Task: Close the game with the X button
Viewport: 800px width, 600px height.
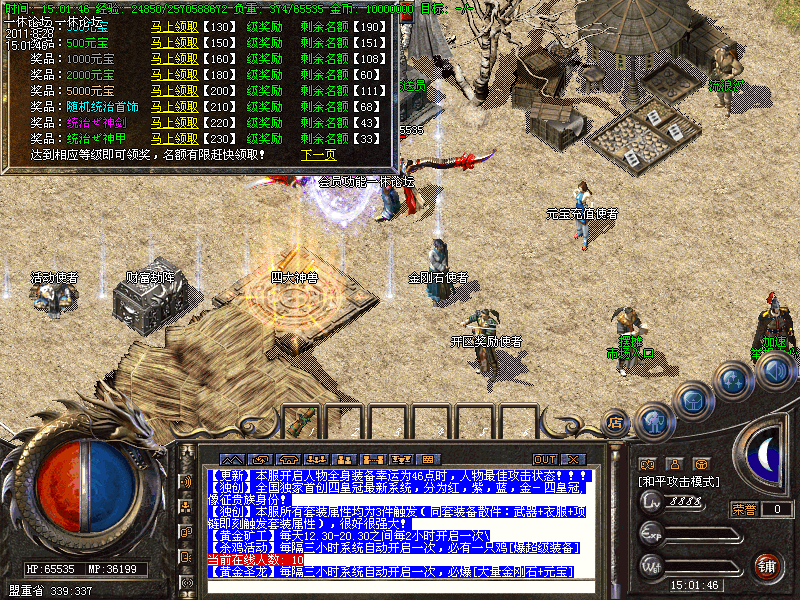Action: point(573,459)
